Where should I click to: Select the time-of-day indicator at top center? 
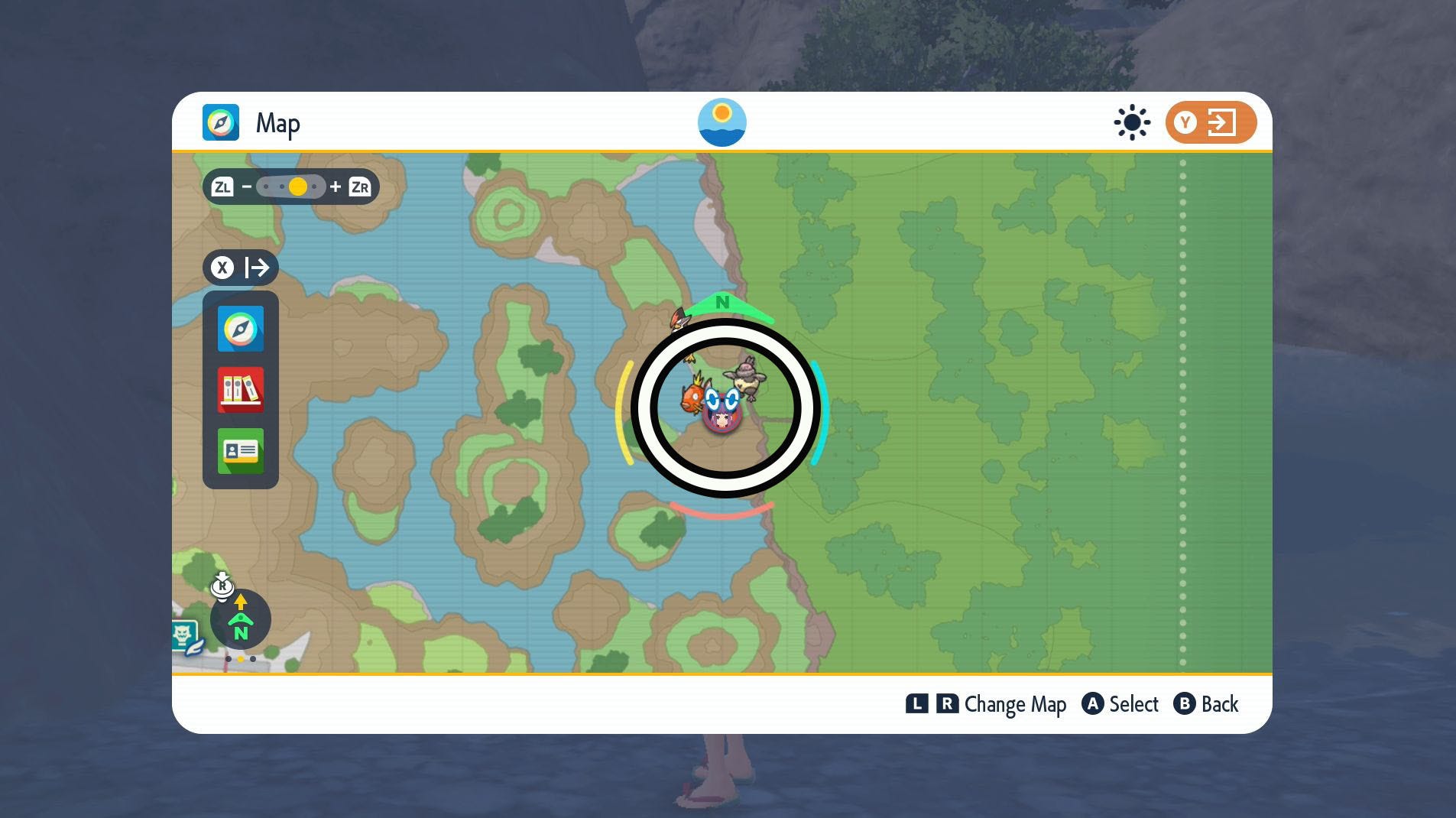tap(722, 122)
